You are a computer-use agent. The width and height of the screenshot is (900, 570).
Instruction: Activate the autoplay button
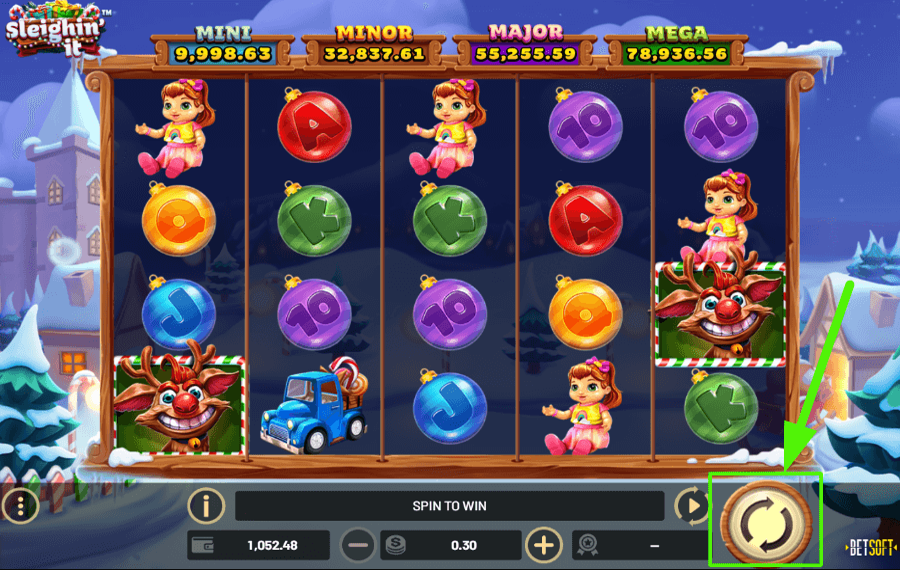coord(689,506)
